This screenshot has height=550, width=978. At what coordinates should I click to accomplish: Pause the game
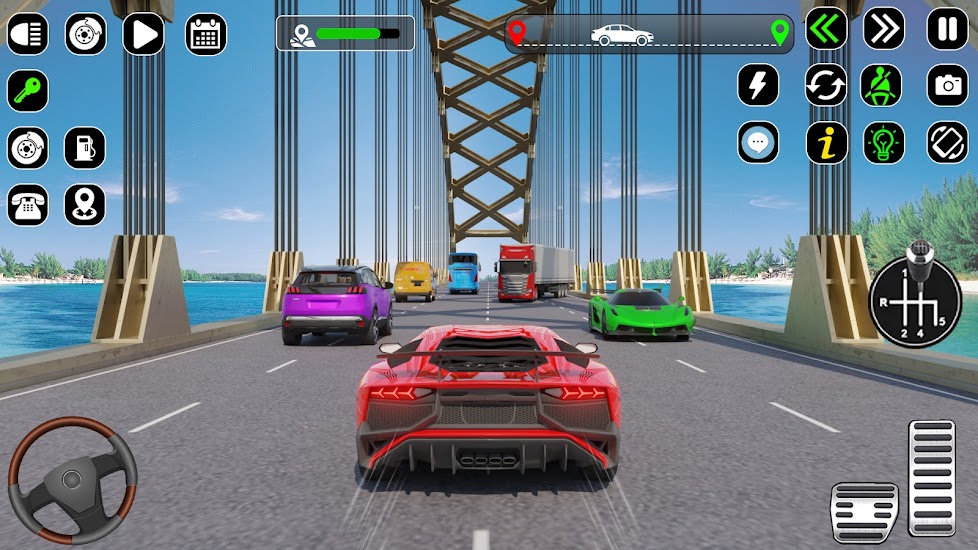point(947,29)
